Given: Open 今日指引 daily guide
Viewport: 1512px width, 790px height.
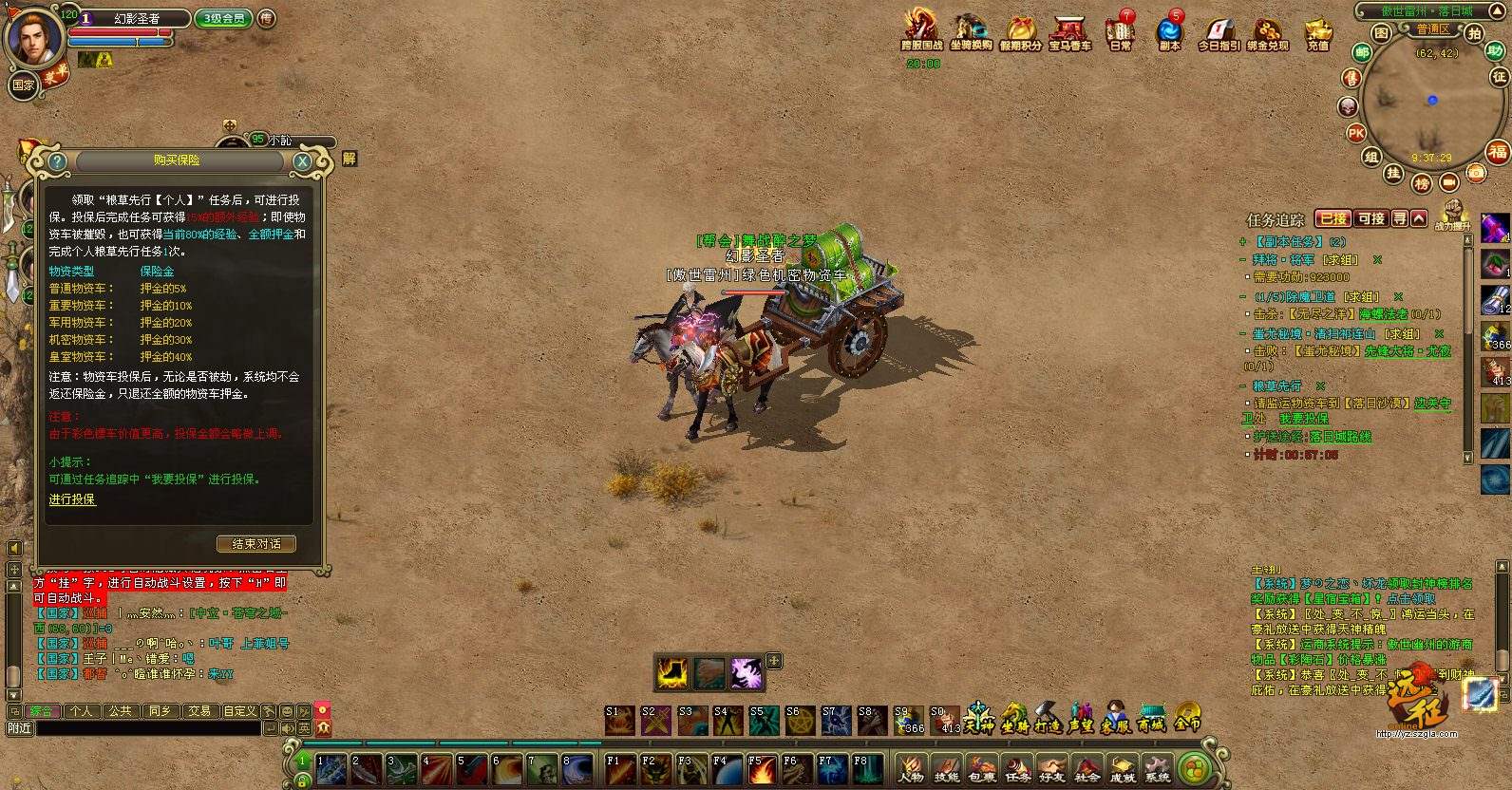Looking at the screenshot, I should 1219,30.
